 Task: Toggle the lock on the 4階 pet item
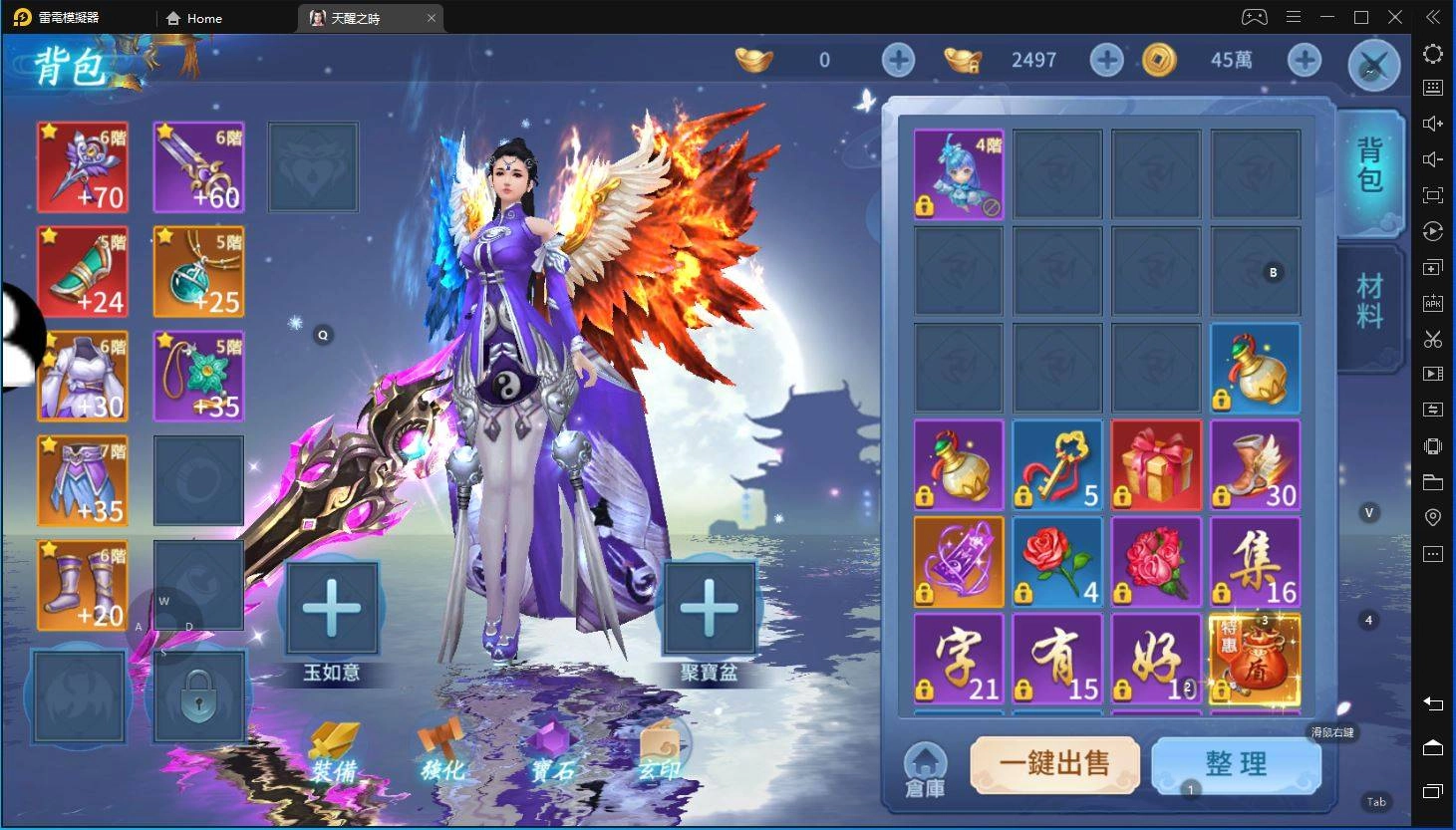[925, 204]
